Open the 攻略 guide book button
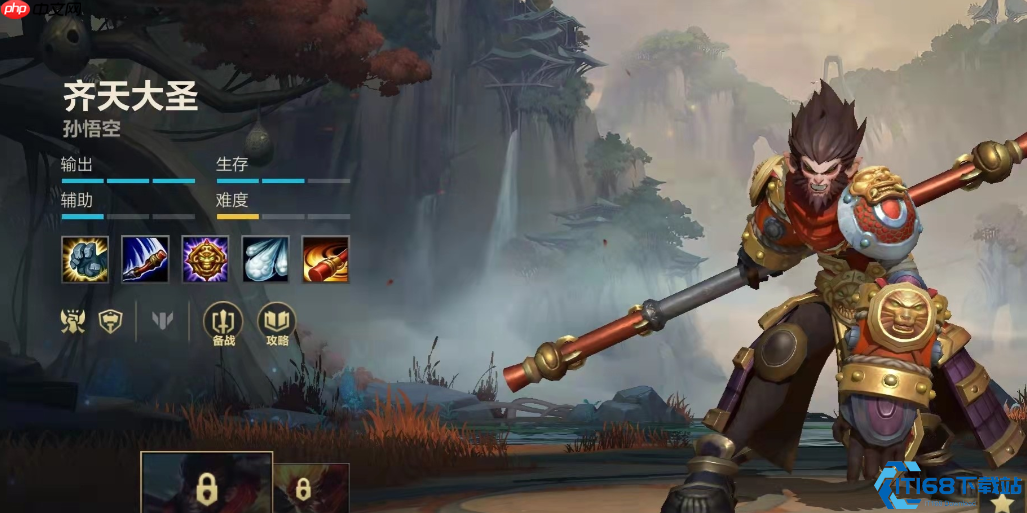This screenshot has height=513, width=1027. 277,323
